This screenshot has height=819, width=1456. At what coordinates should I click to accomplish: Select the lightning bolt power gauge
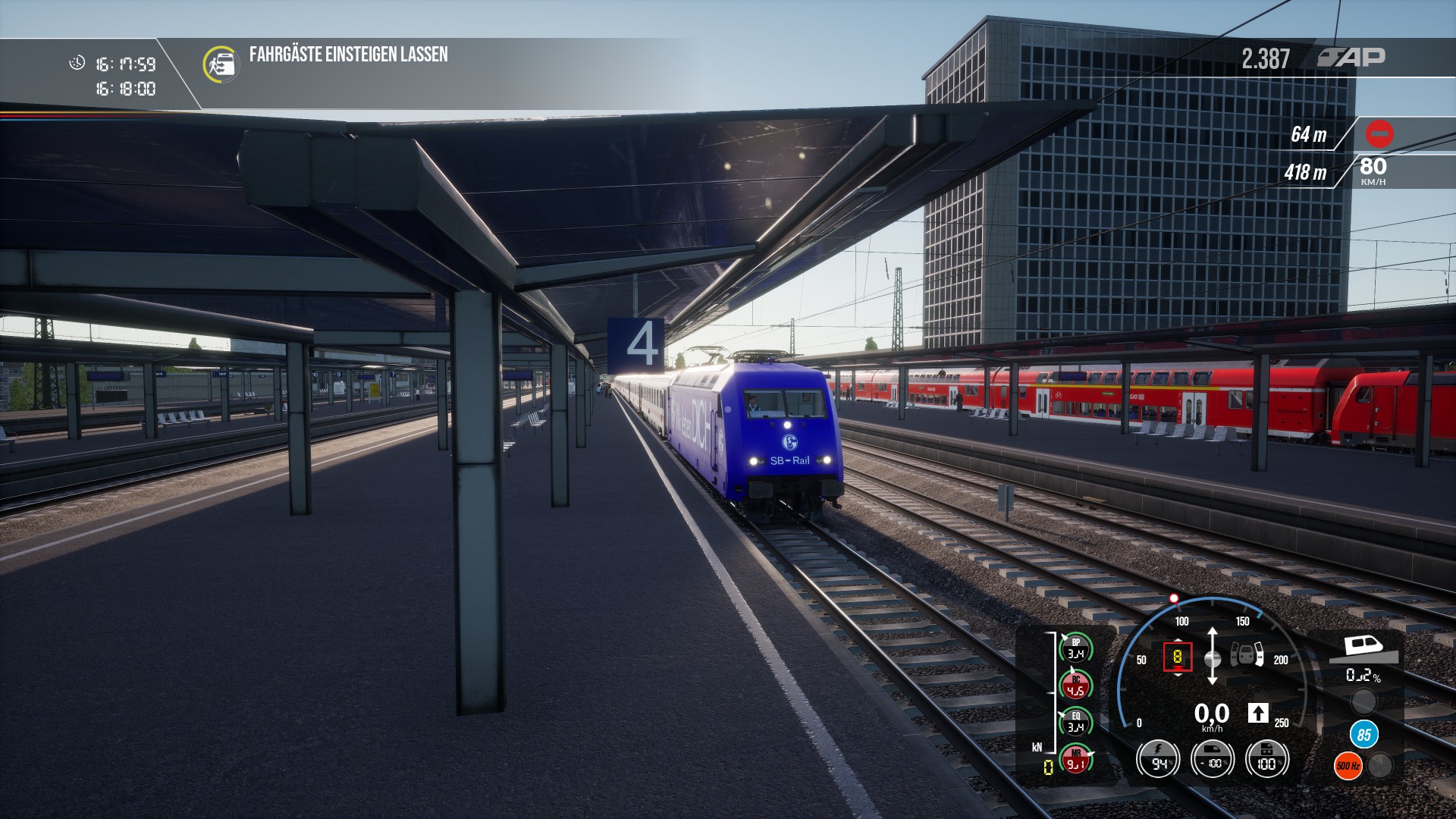(x=1158, y=759)
